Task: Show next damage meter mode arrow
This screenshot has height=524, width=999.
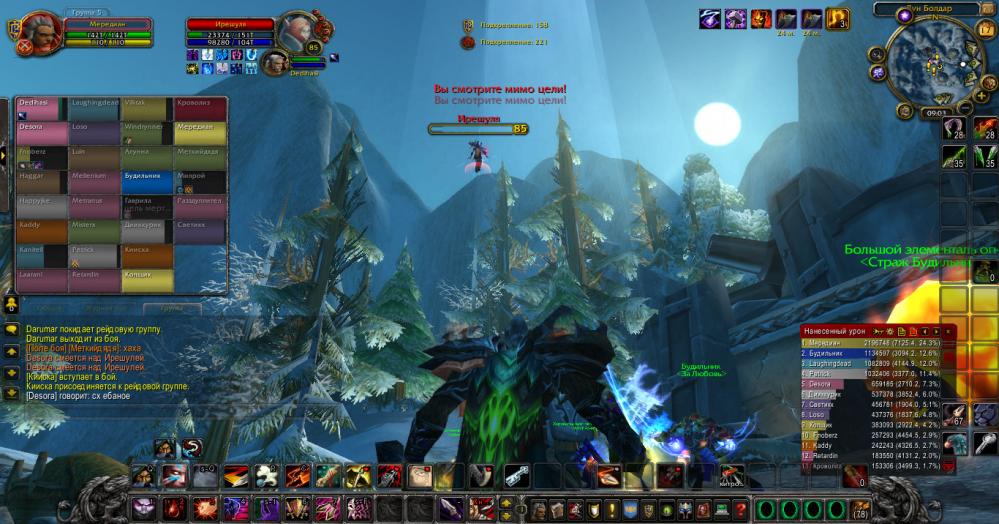Action: (936, 331)
